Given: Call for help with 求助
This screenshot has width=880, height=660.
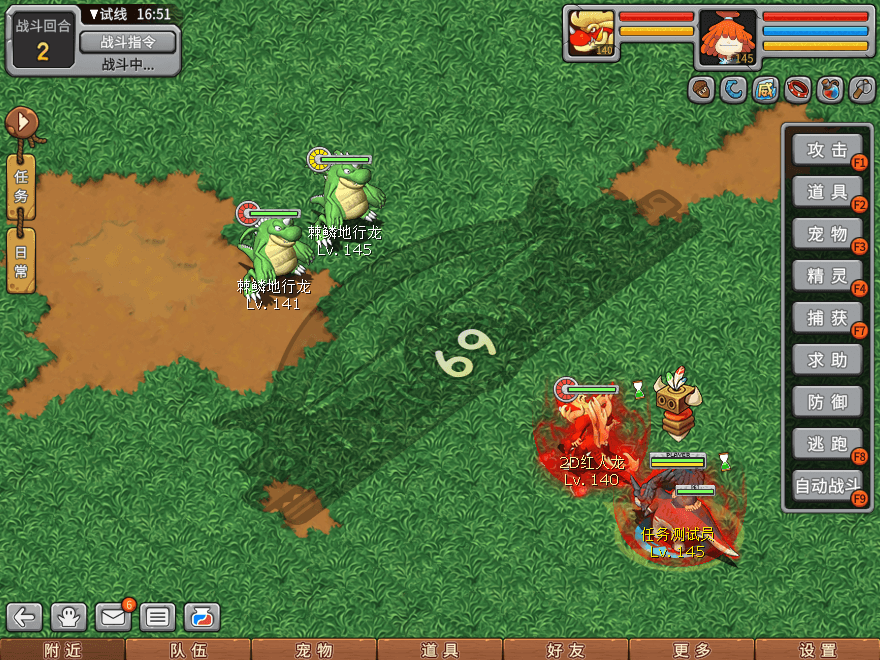Looking at the screenshot, I should [827, 360].
